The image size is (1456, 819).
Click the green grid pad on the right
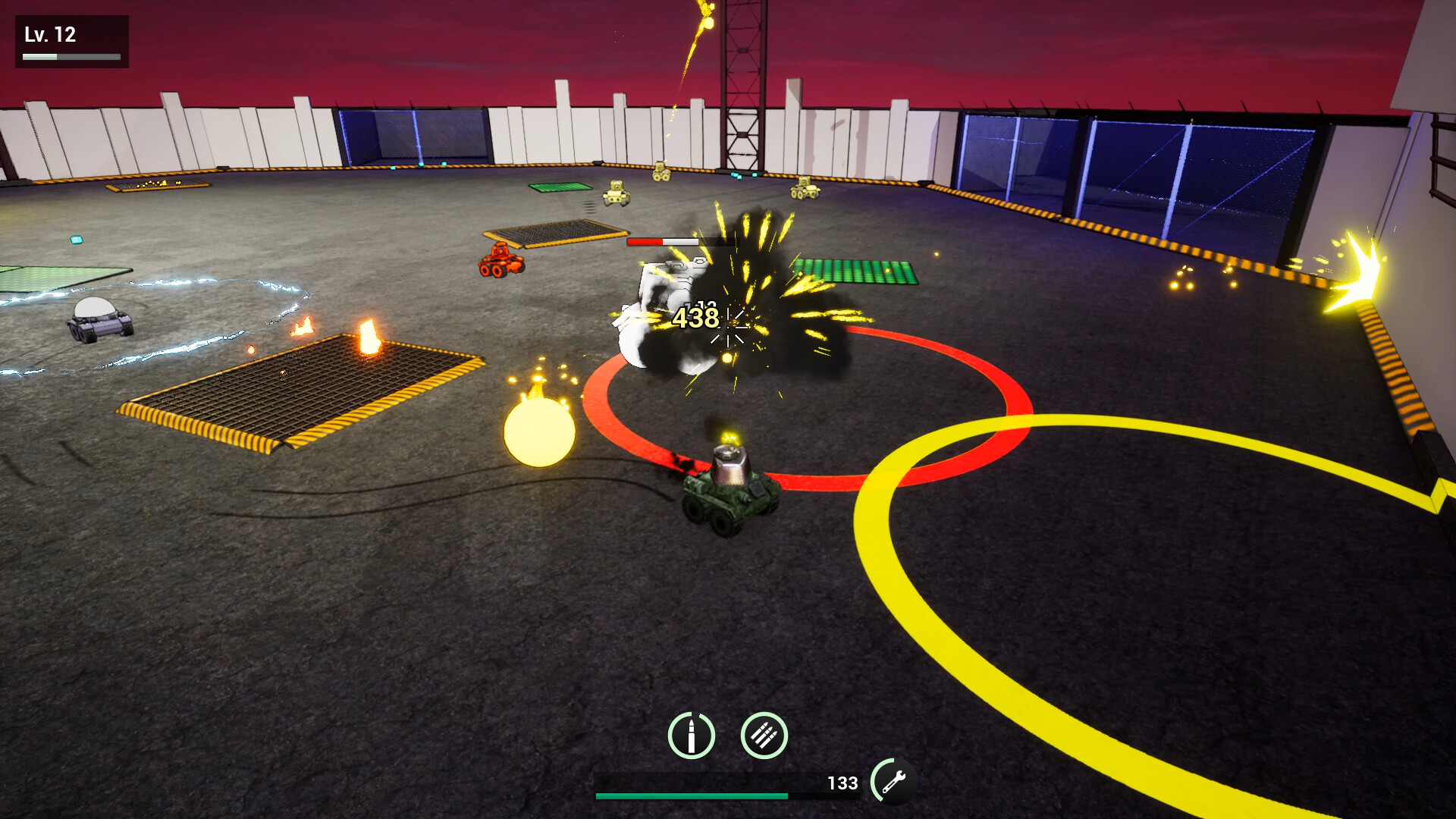point(857,269)
